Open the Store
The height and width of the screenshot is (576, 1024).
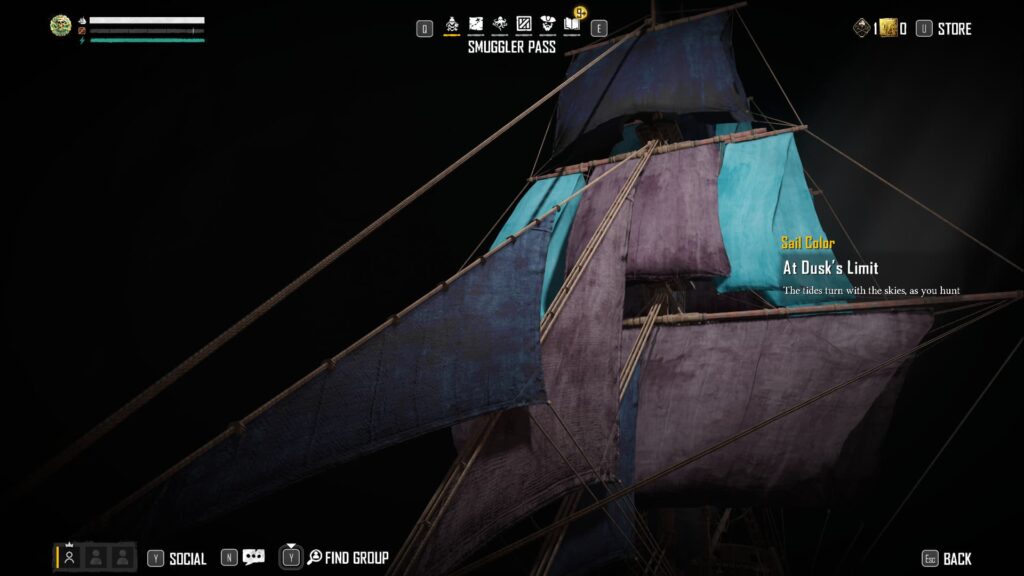click(953, 29)
